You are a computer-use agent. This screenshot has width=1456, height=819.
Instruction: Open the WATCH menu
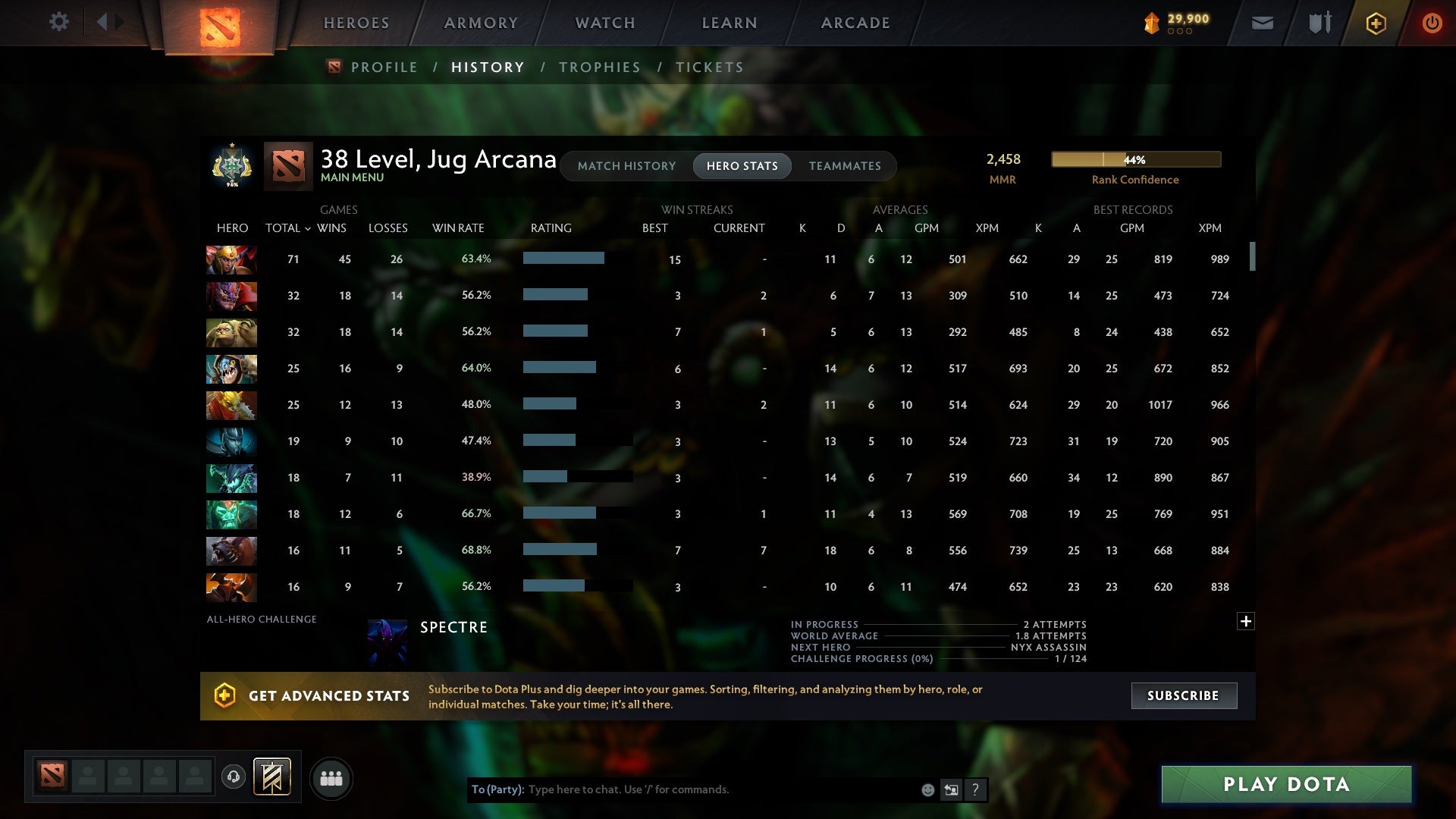(x=604, y=23)
